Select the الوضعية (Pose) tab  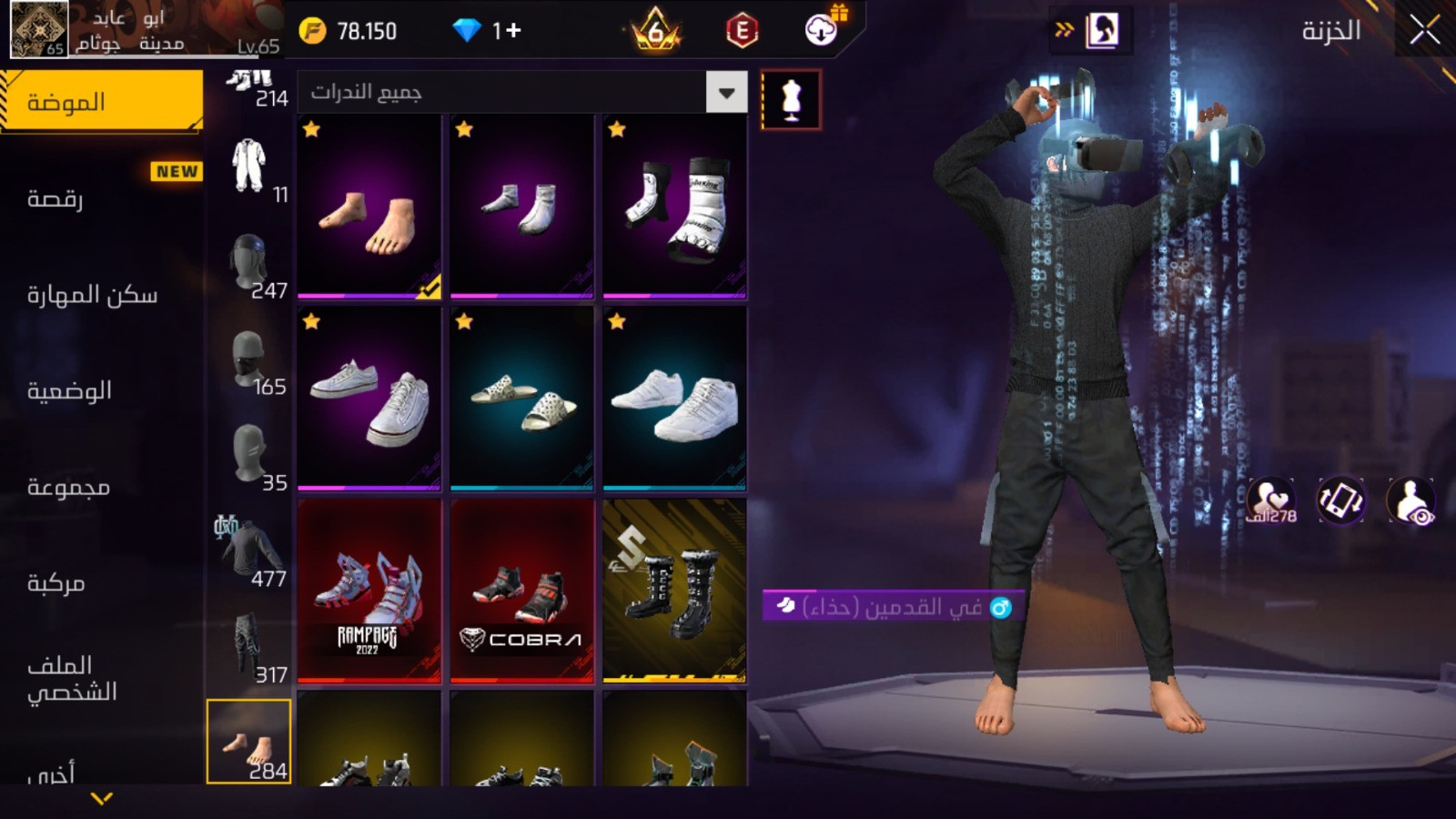pos(69,390)
